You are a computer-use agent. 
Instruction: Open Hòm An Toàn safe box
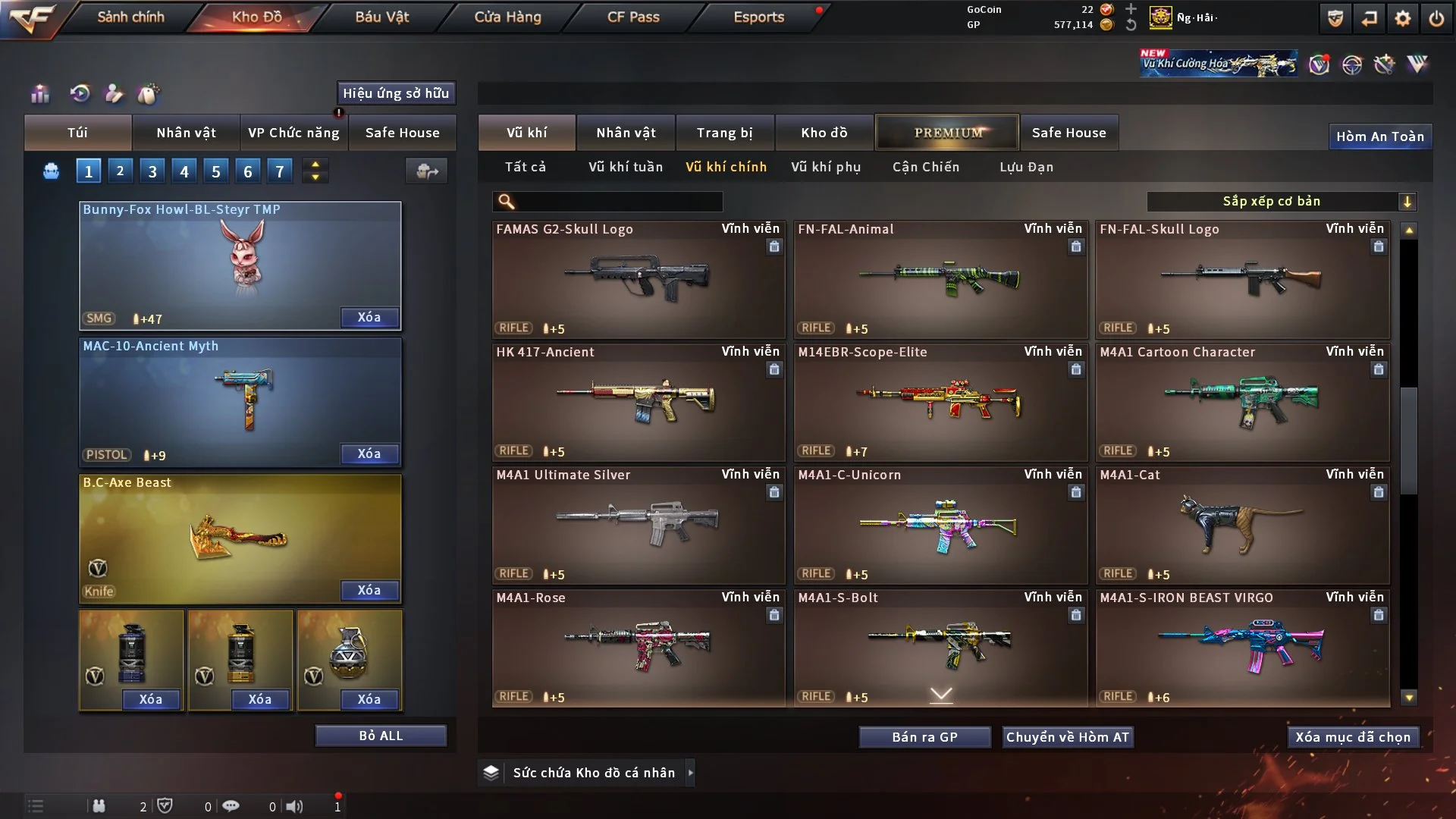[1379, 136]
